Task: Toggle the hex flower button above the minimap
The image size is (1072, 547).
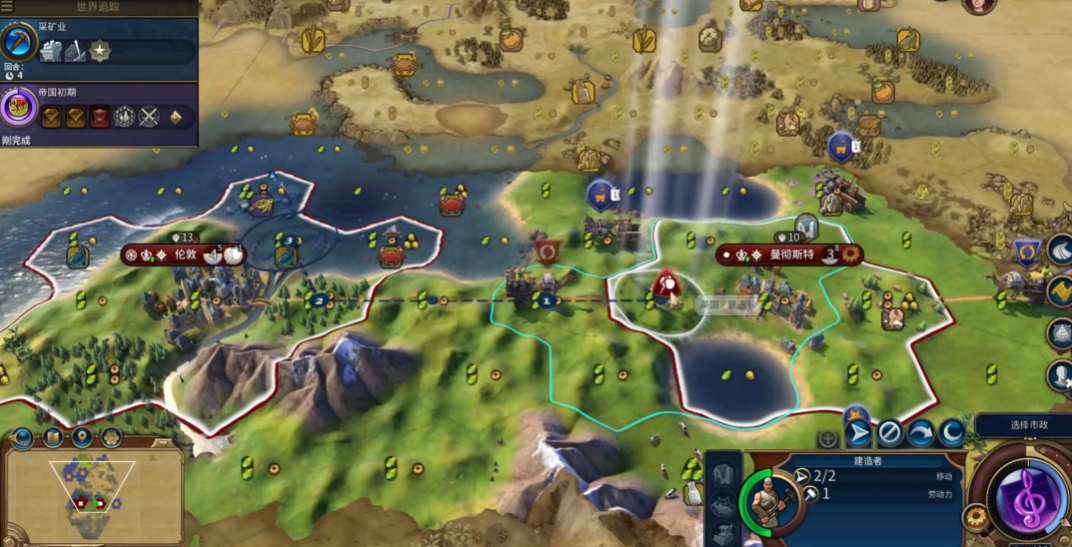Action: pyautogui.click(x=111, y=438)
